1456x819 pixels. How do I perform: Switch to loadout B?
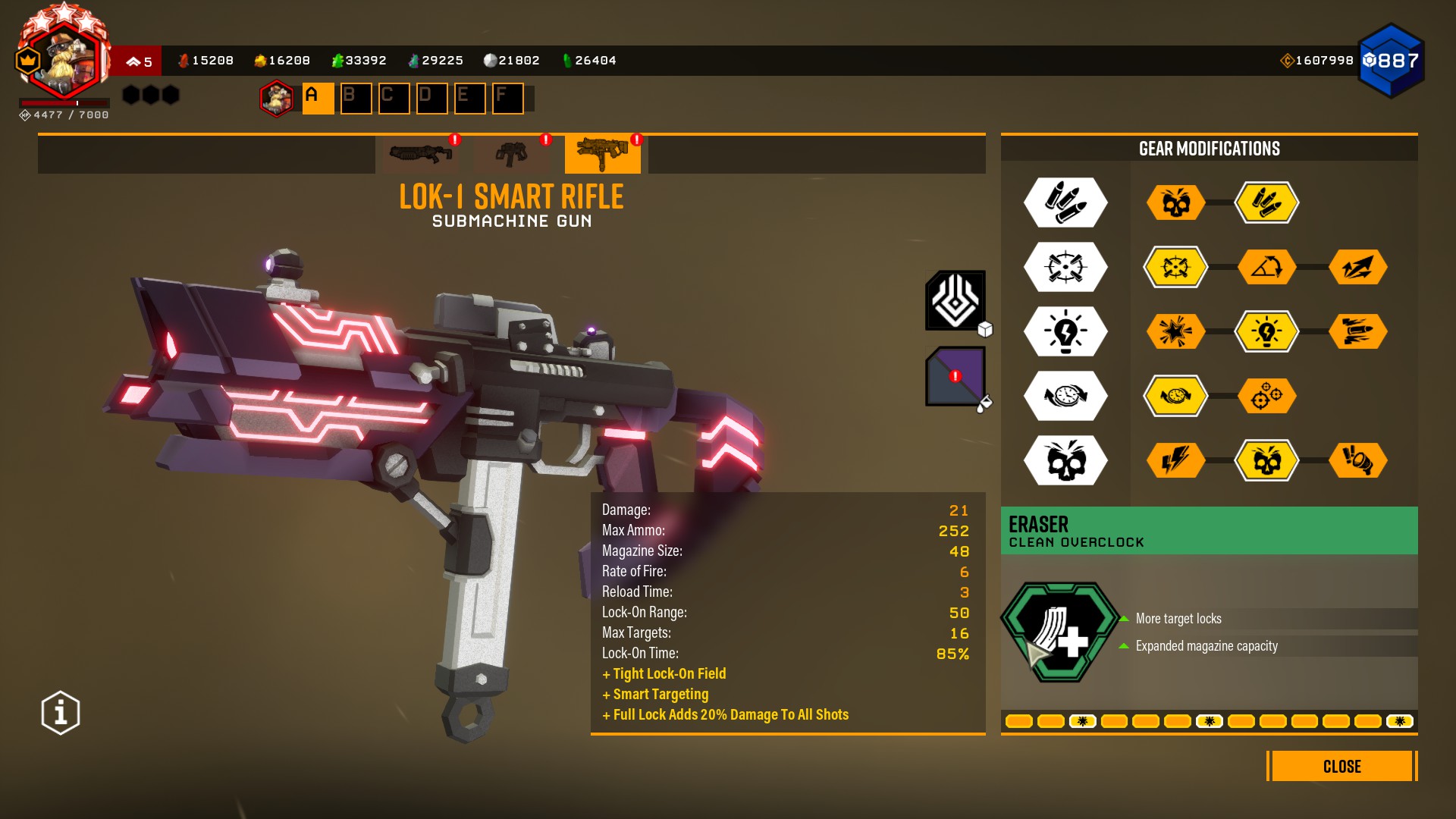[356, 99]
